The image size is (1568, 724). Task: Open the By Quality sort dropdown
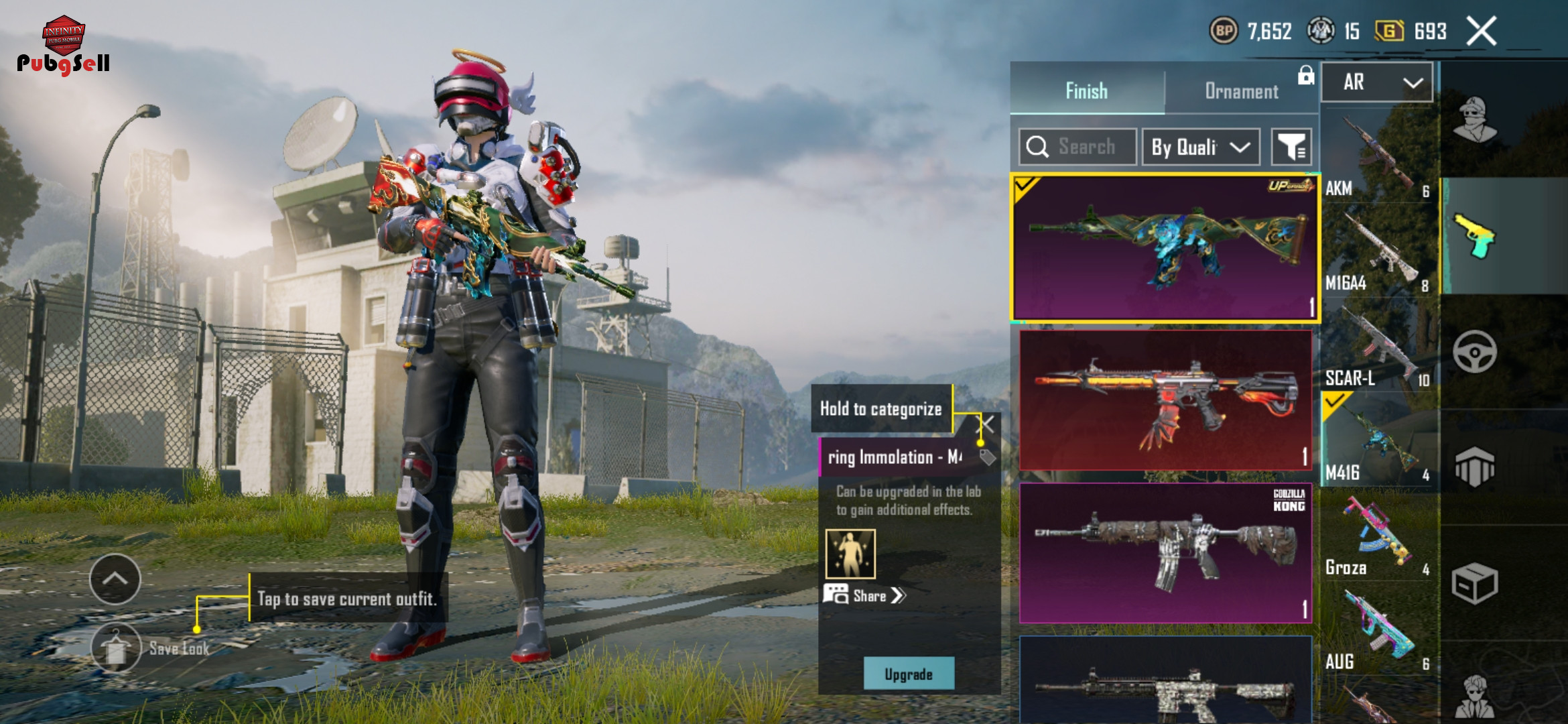coord(1200,147)
